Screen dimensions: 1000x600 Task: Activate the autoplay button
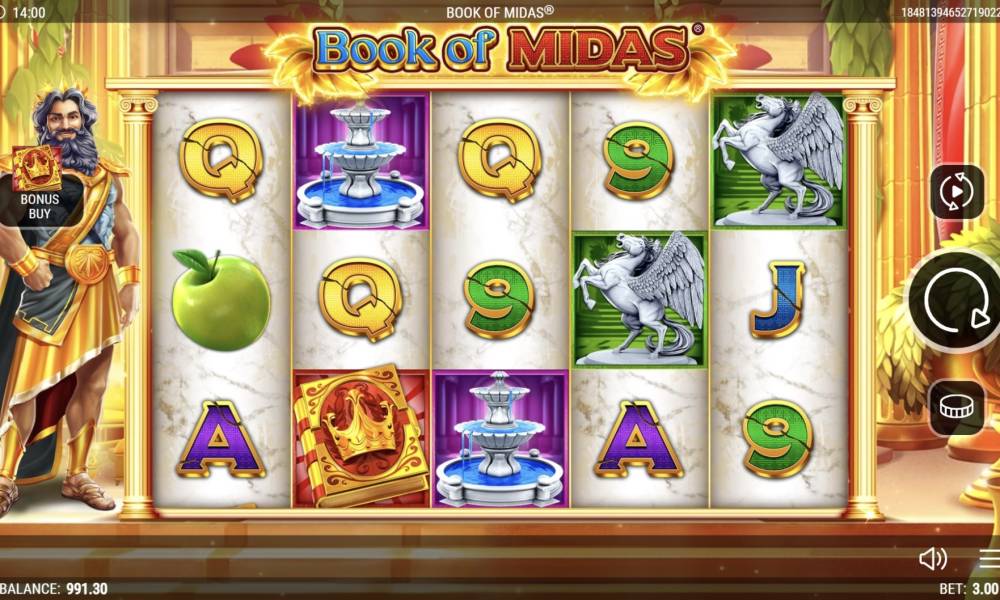(957, 191)
